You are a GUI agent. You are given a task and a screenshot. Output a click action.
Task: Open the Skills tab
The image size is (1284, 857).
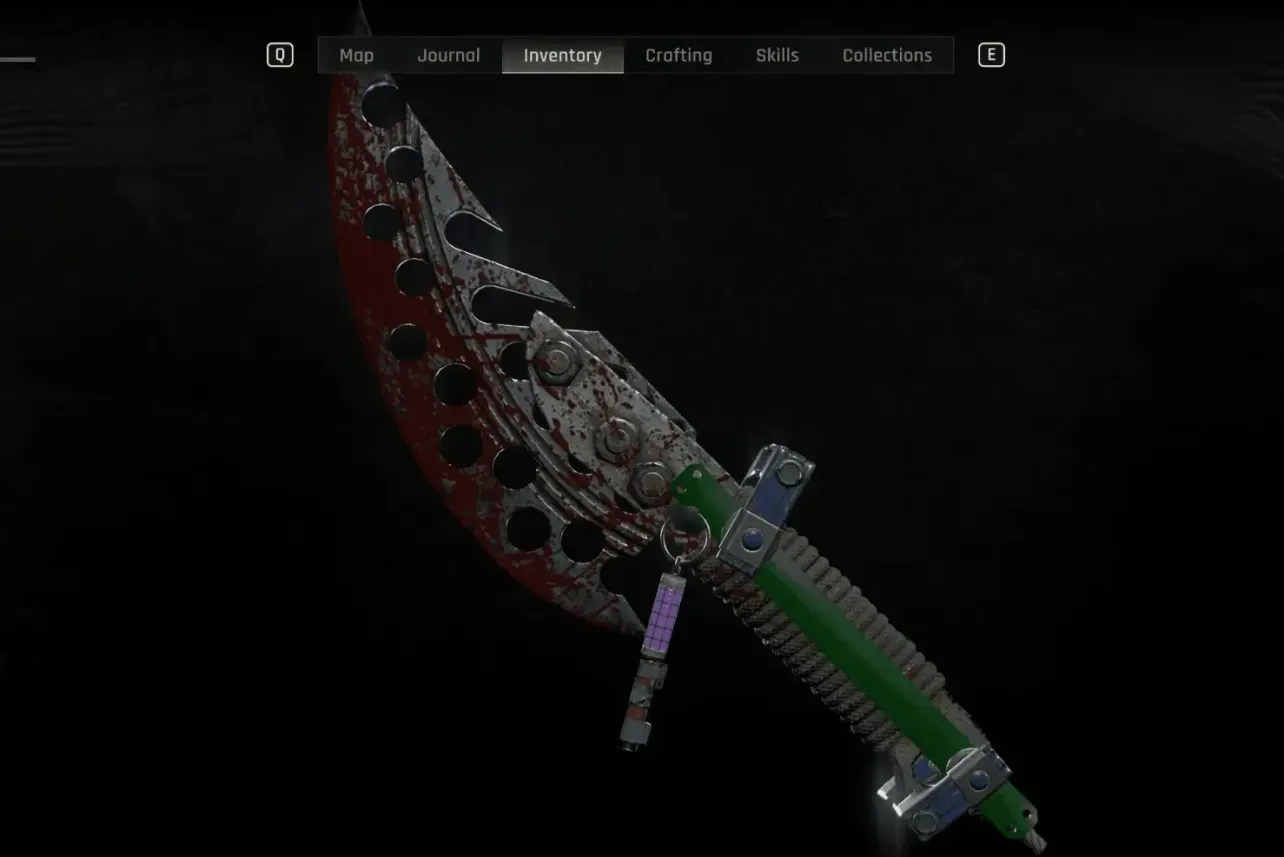(x=777, y=55)
